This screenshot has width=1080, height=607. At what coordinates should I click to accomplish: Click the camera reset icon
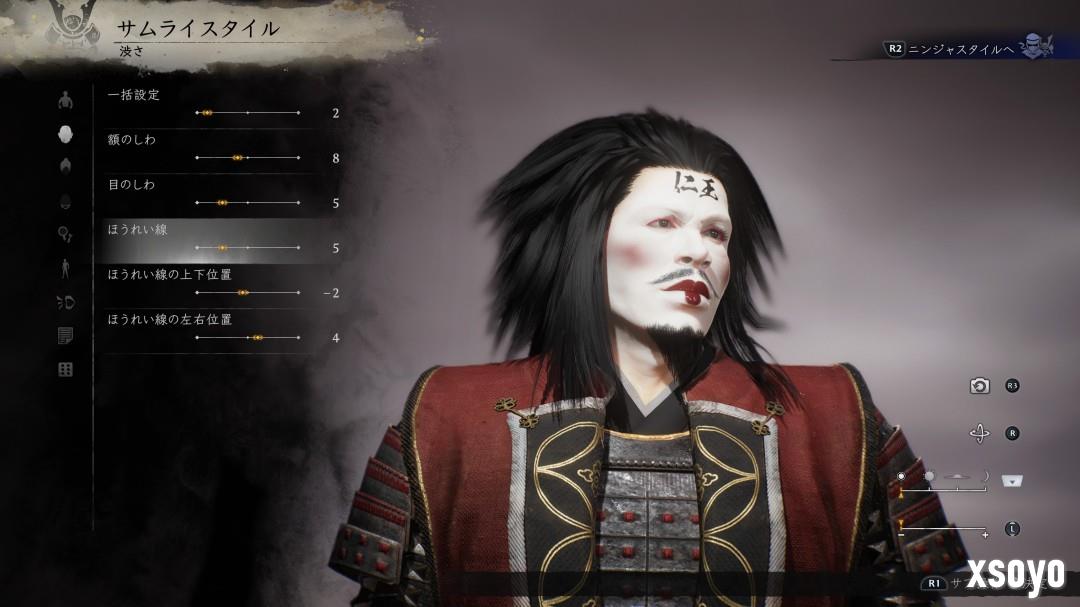click(x=980, y=386)
